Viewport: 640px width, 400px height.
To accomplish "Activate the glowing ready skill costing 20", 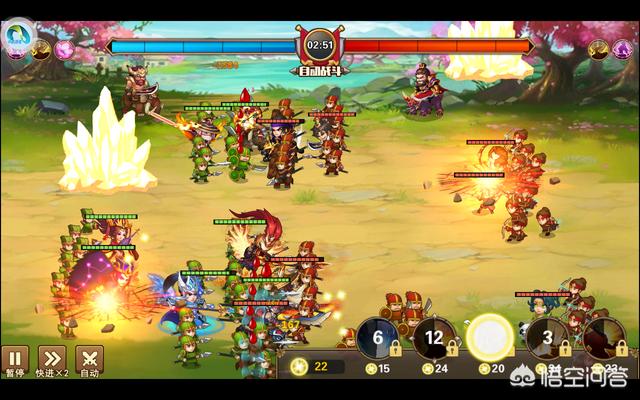I will (x=490, y=338).
